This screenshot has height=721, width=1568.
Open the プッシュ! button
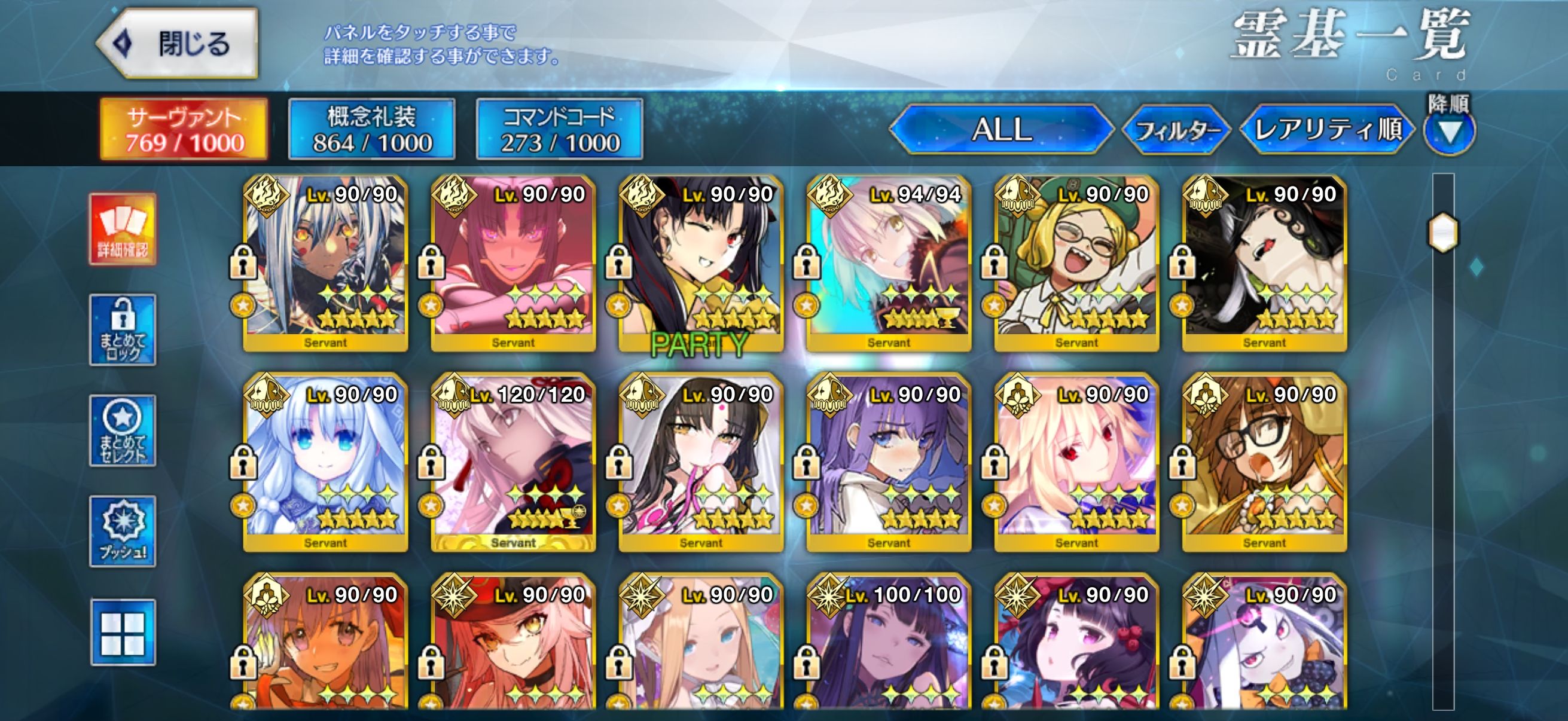123,531
